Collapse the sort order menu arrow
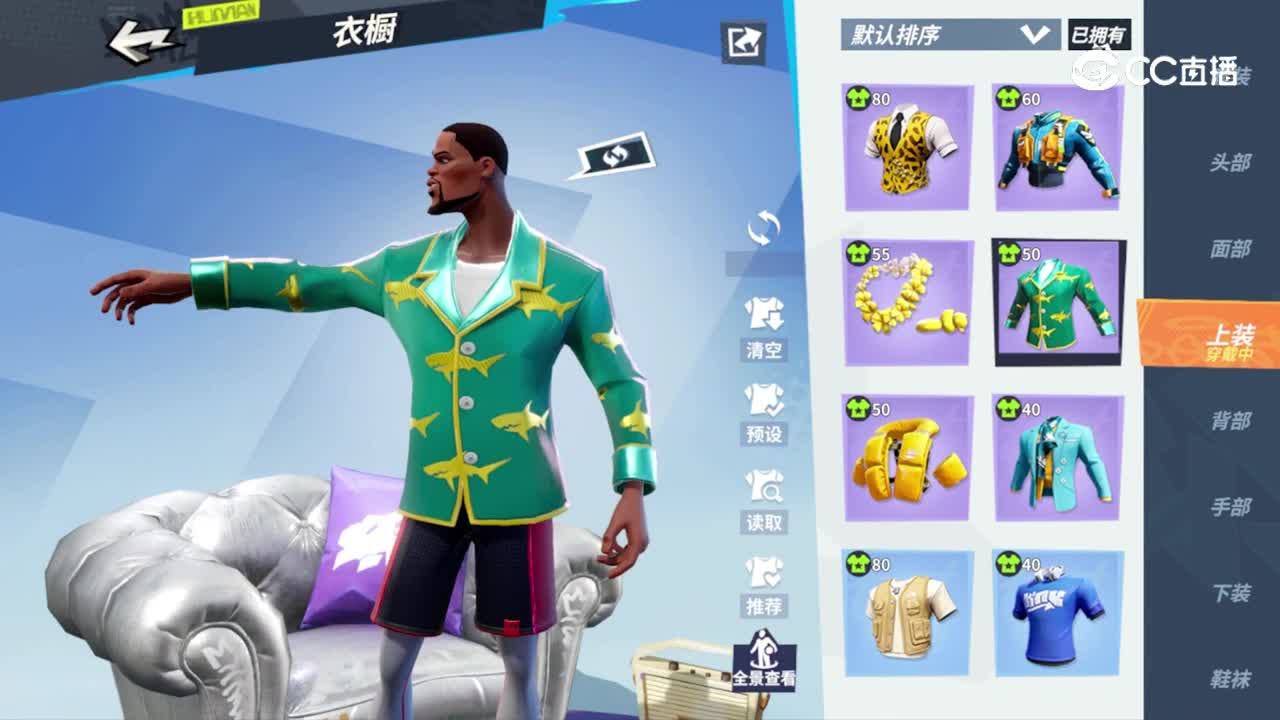Screen dimensions: 1280x720 1035,33
